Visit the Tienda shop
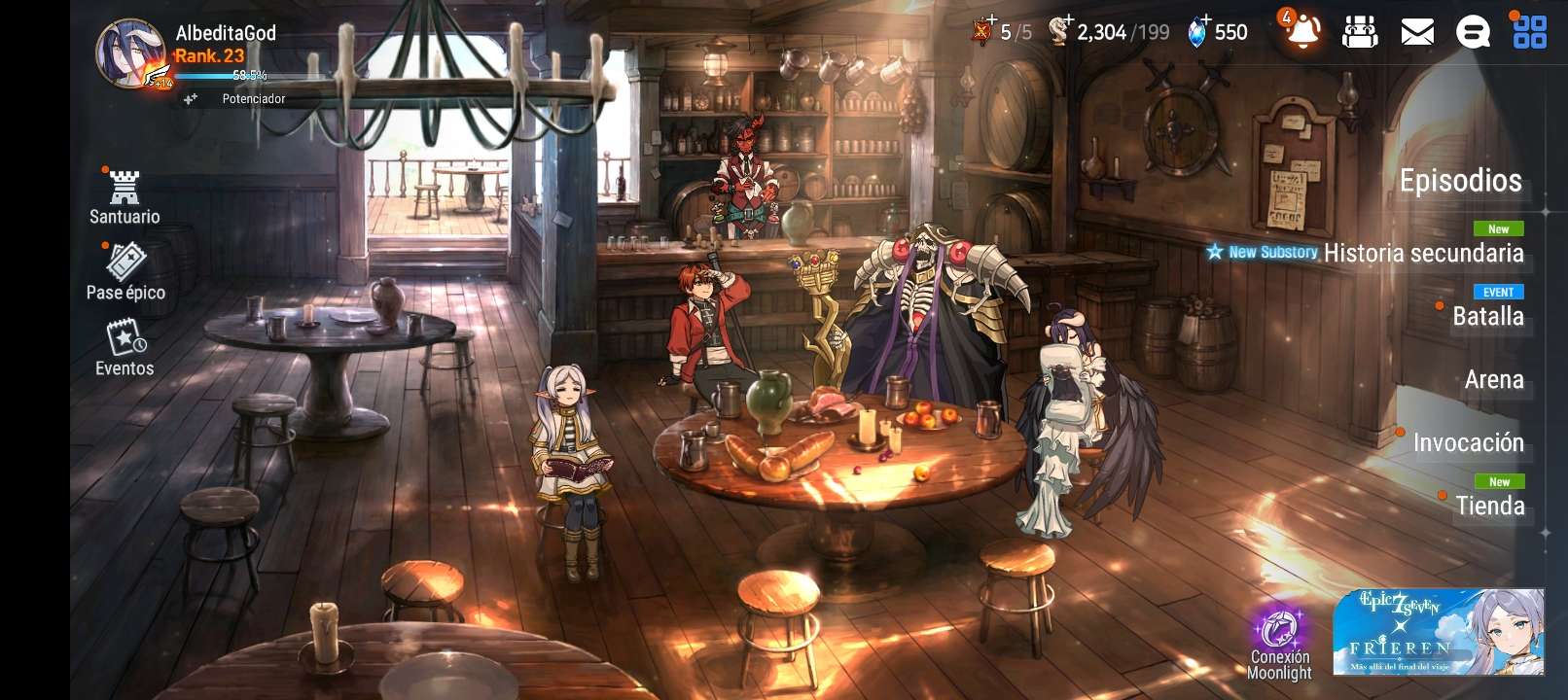 click(x=1489, y=507)
